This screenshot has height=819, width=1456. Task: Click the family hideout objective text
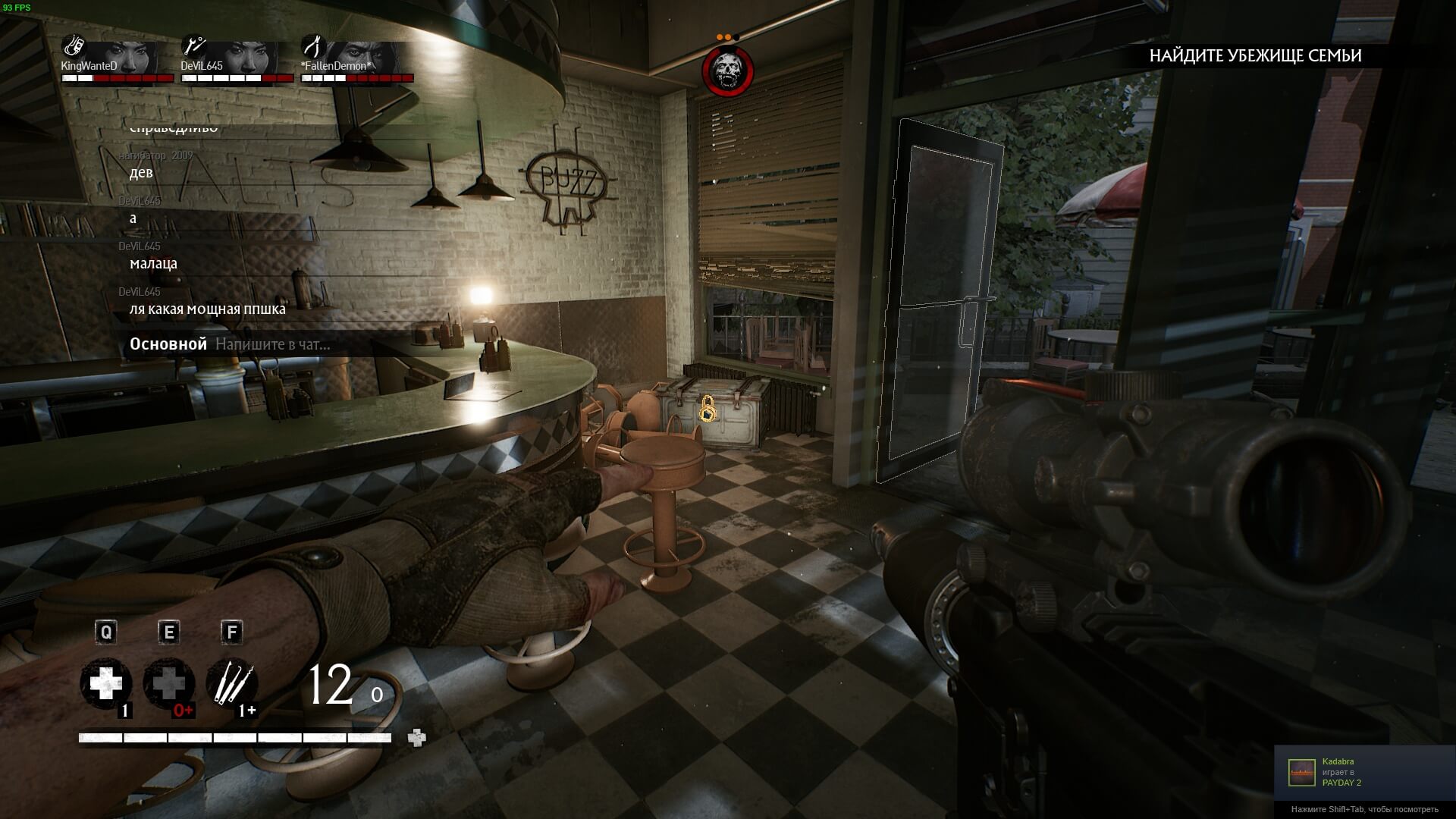pos(1255,55)
